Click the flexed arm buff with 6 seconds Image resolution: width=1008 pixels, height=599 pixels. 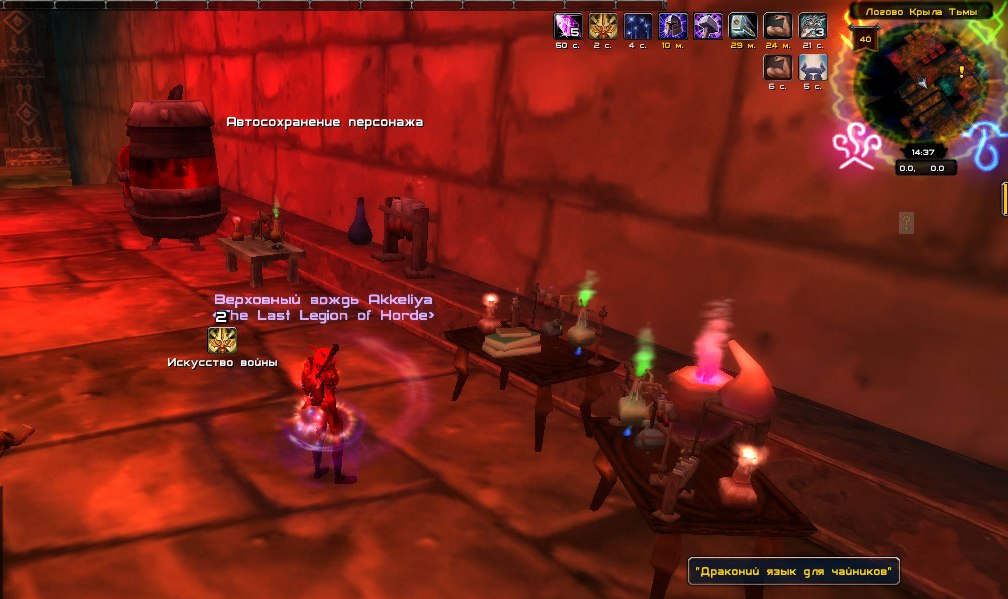(778, 67)
